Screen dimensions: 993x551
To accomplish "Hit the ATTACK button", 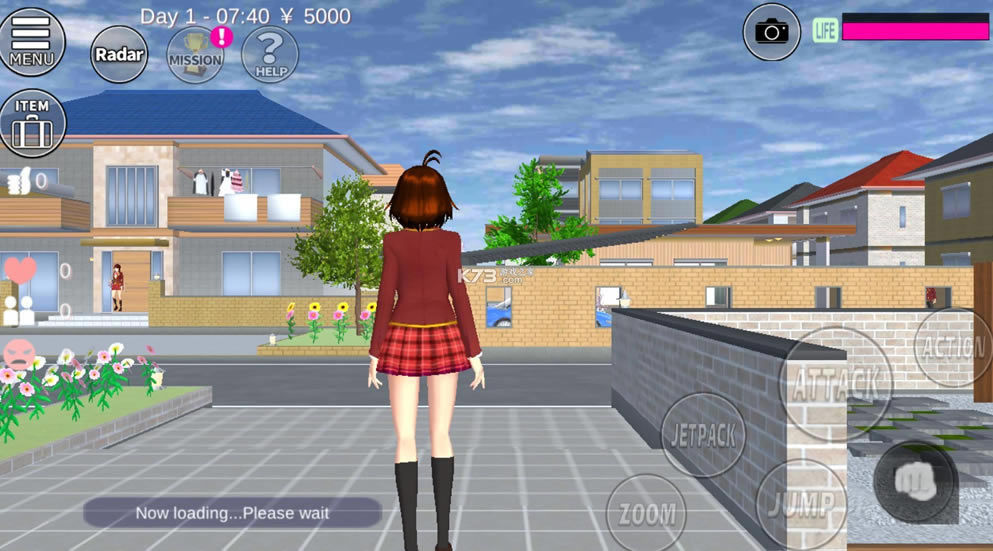I will pos(835,384).
